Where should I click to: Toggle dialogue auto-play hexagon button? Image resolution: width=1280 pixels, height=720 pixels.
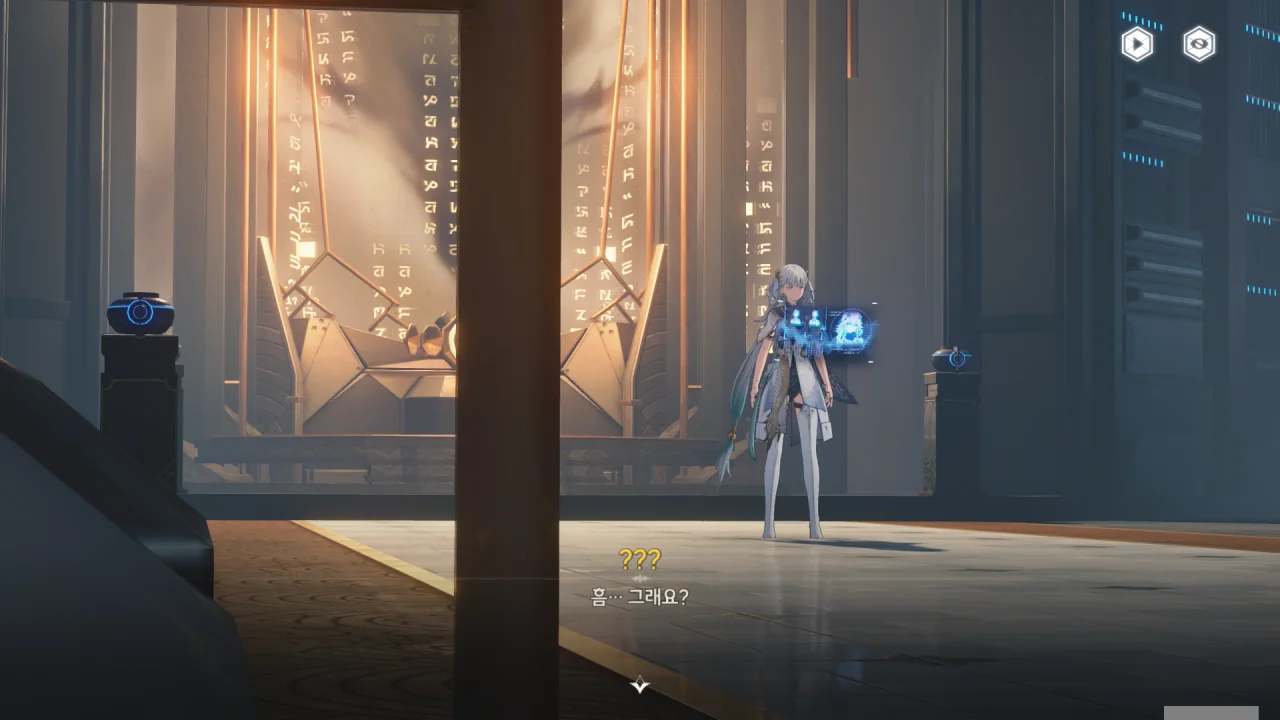(x=1137, y=44)
